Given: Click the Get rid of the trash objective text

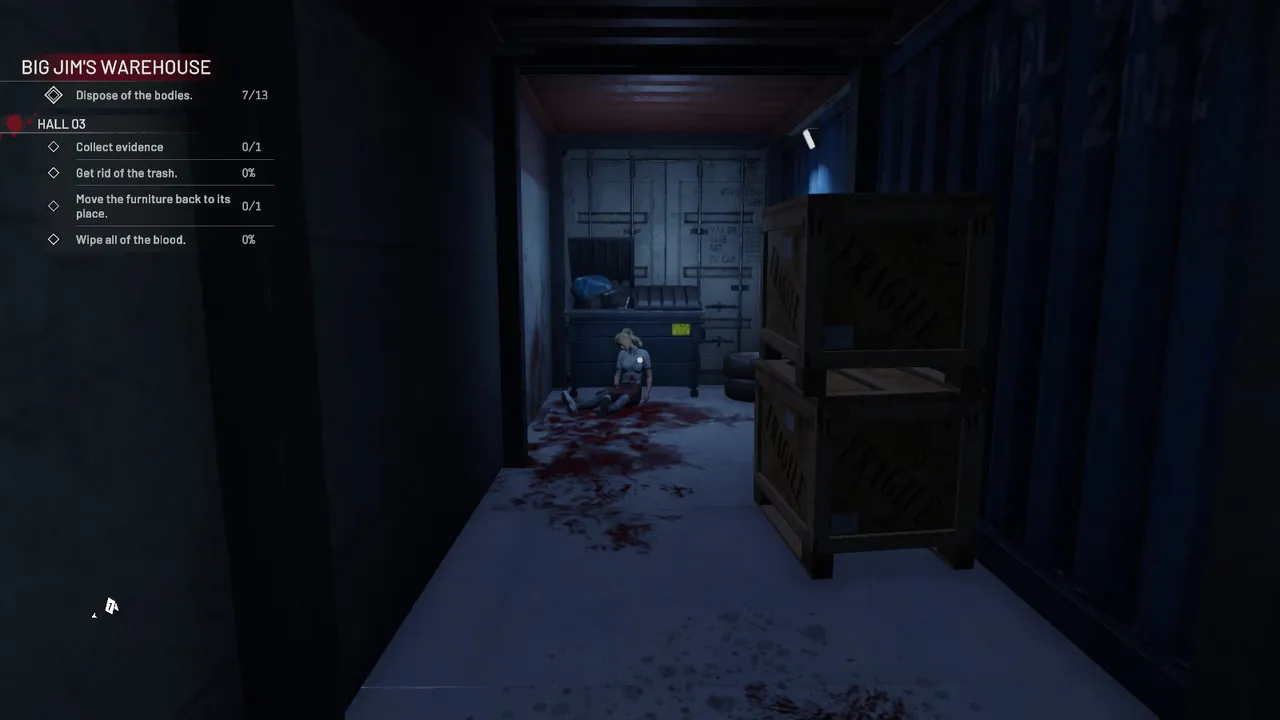Looking at the screenshot, I should pyautogui.click(x=126, y=173).
